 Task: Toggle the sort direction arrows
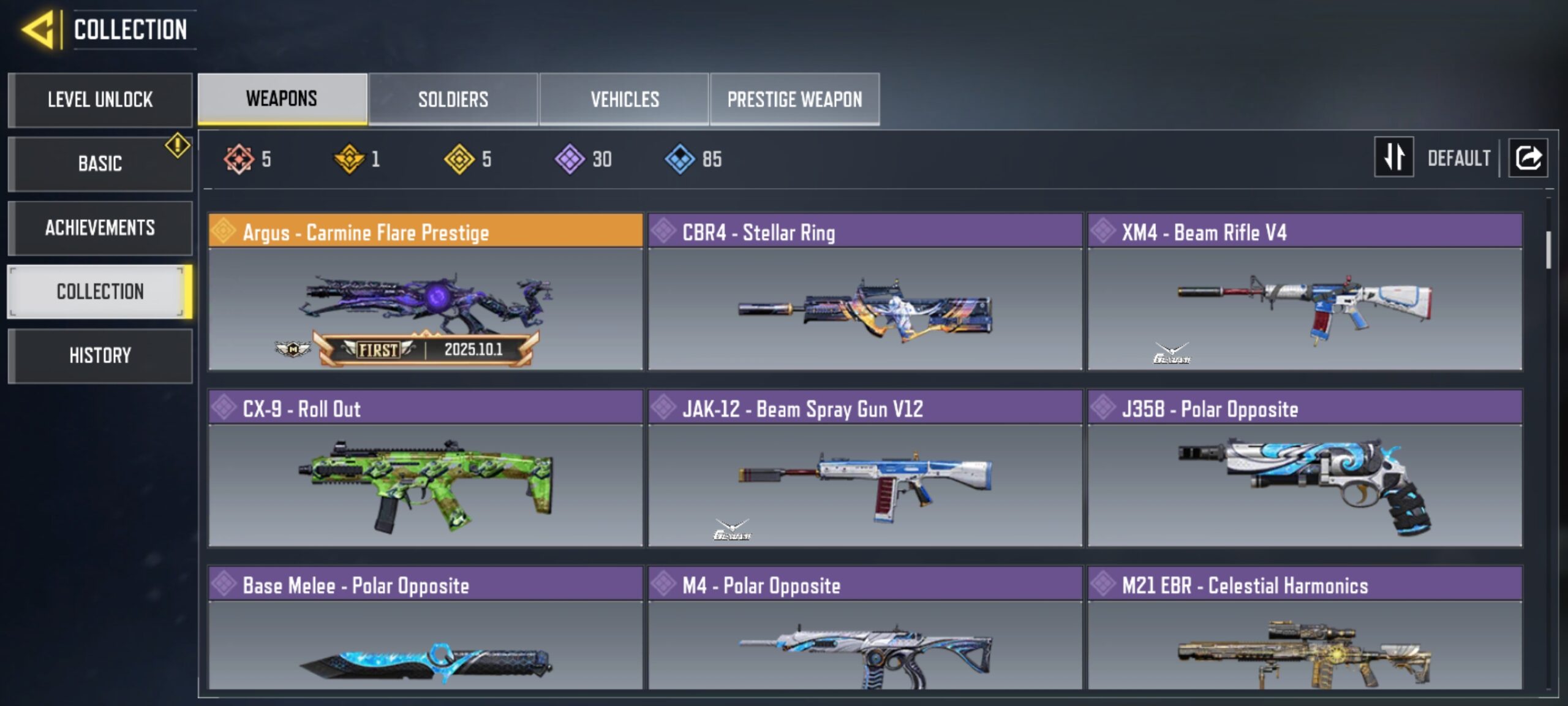point(1394,158)
